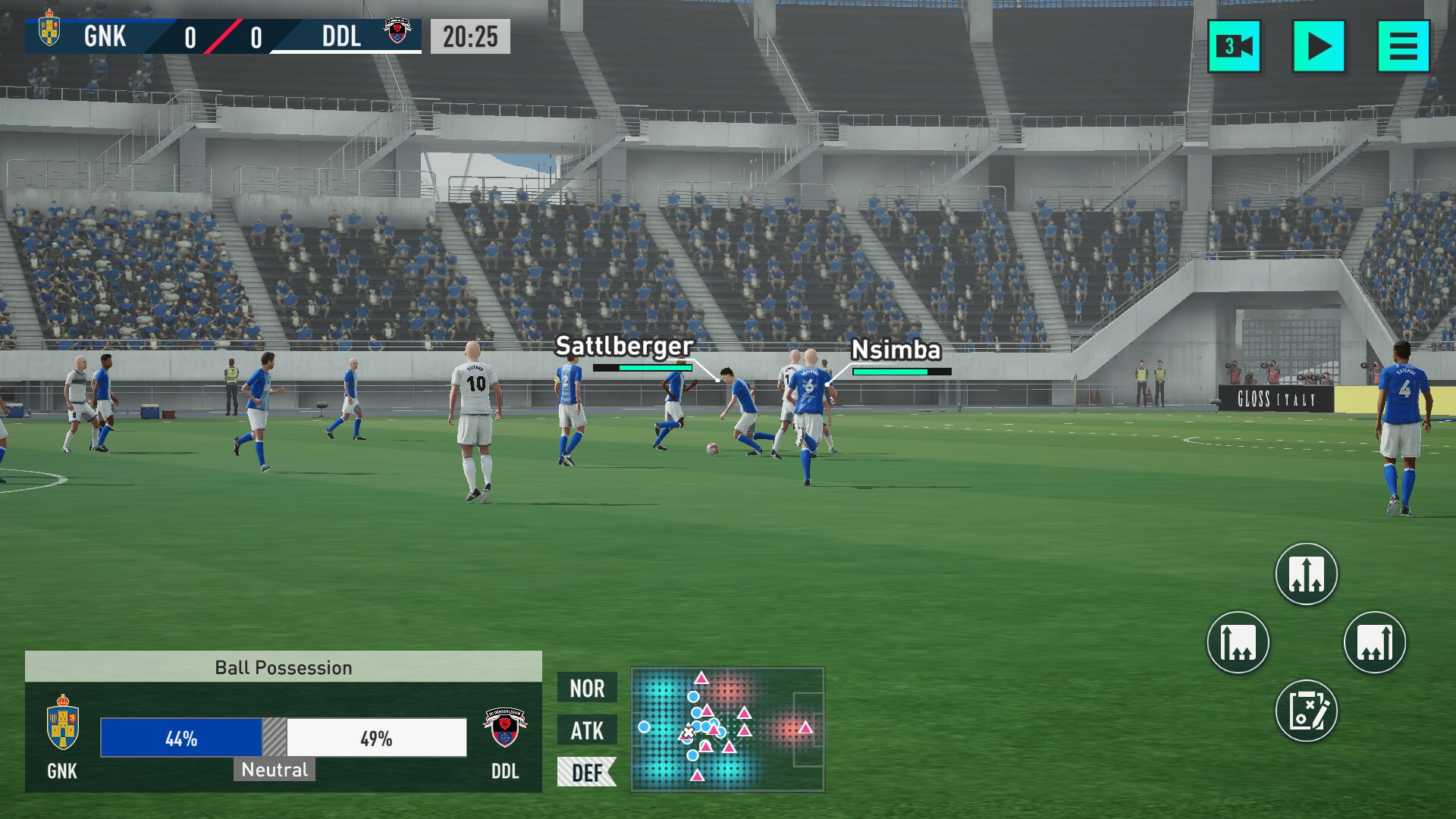Click the possession percentage bar
This screenshot has height=819, width=1456.
click(x=283, y=737)
